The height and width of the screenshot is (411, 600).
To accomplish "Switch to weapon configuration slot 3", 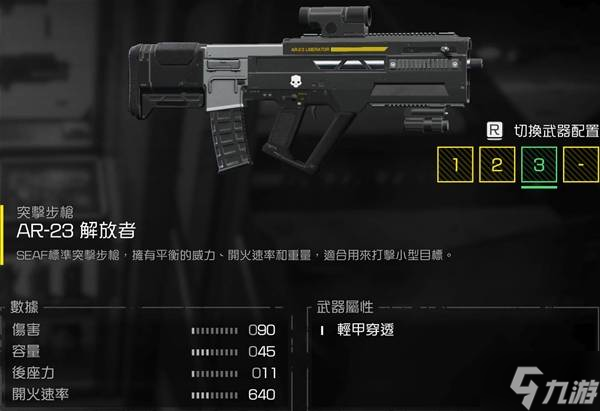I will (x=536, y=164).
